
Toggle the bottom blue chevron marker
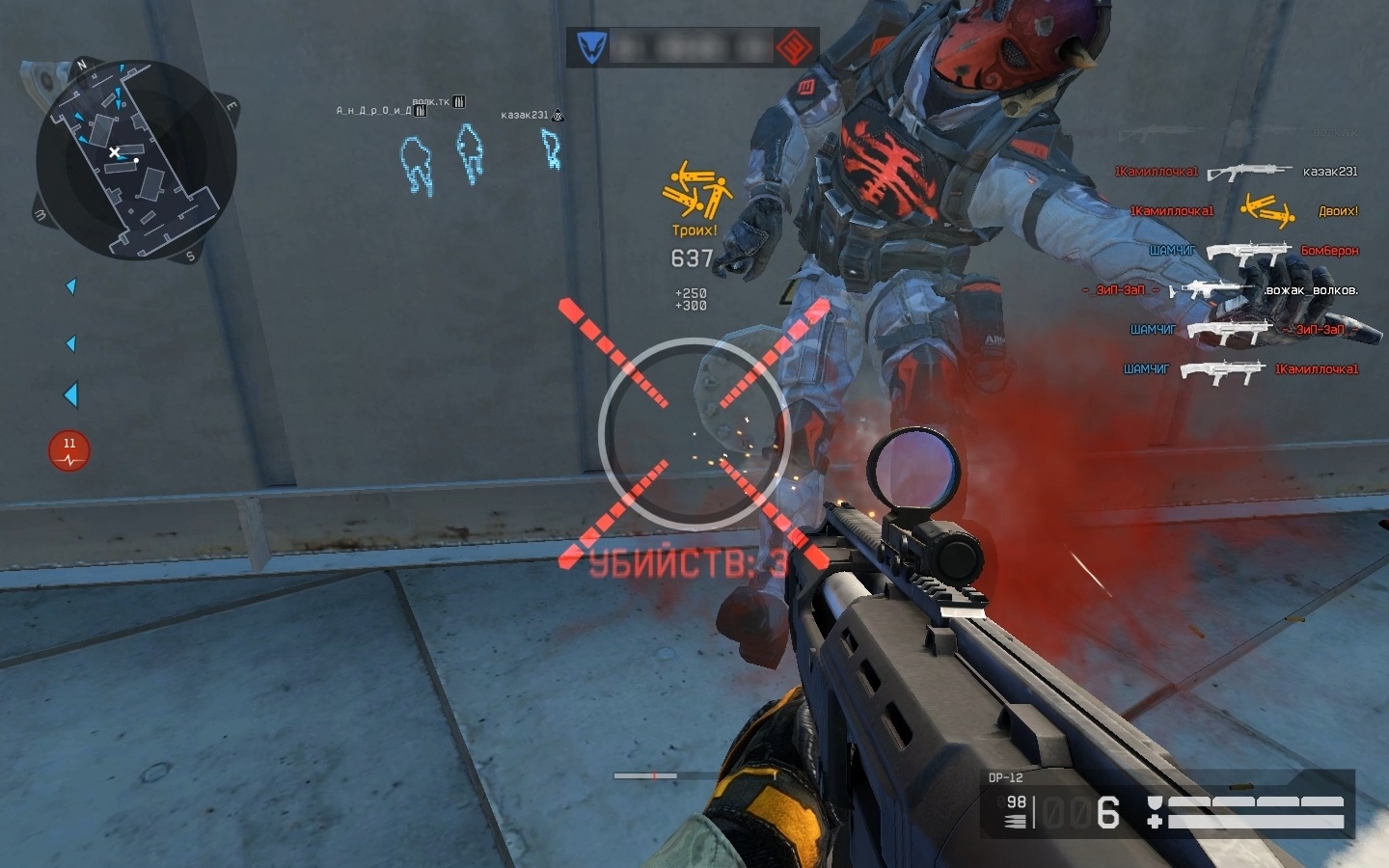68,392
